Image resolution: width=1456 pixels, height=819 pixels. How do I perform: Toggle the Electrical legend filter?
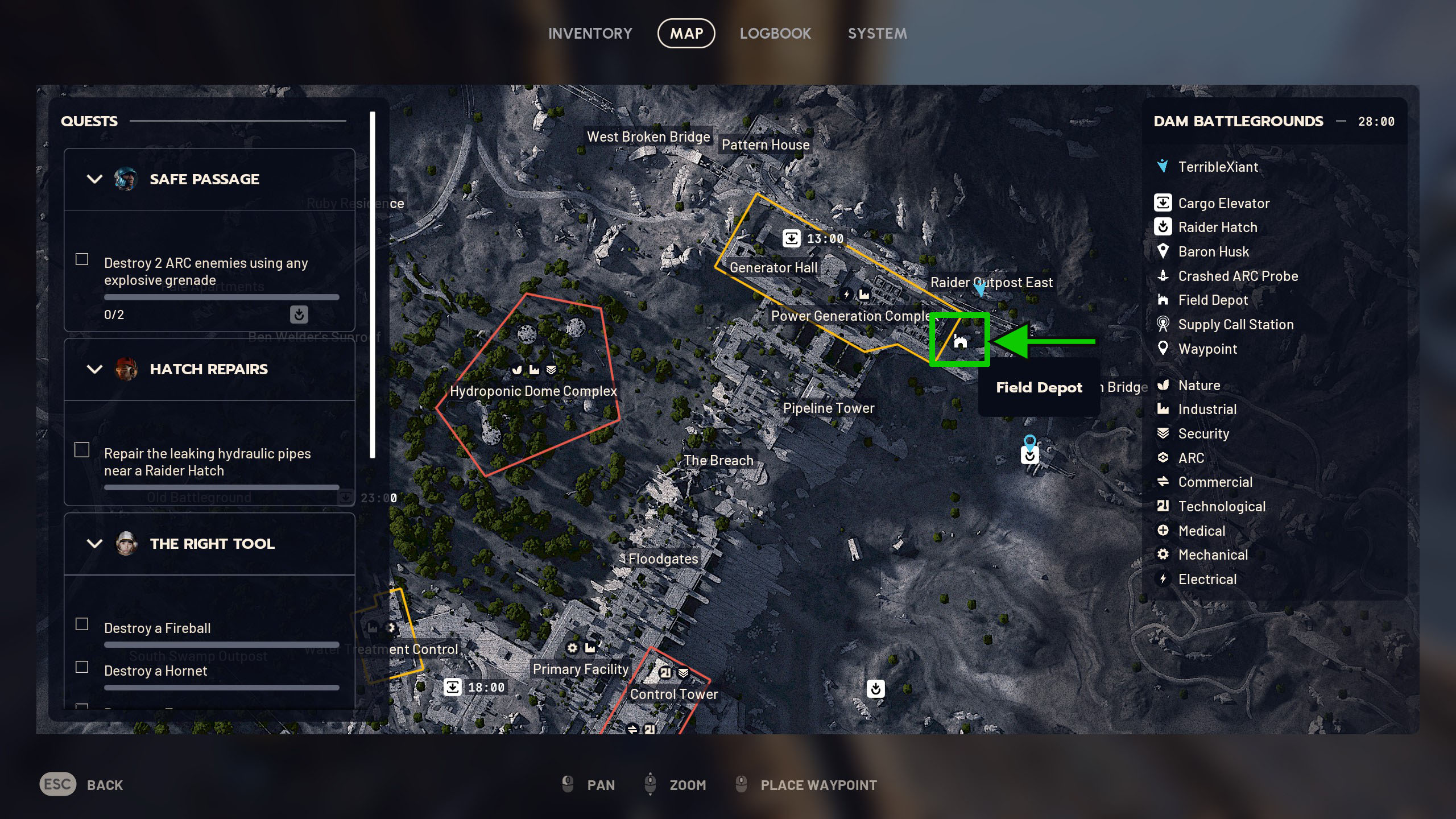pyautogui.click(x=1207, y=580)
